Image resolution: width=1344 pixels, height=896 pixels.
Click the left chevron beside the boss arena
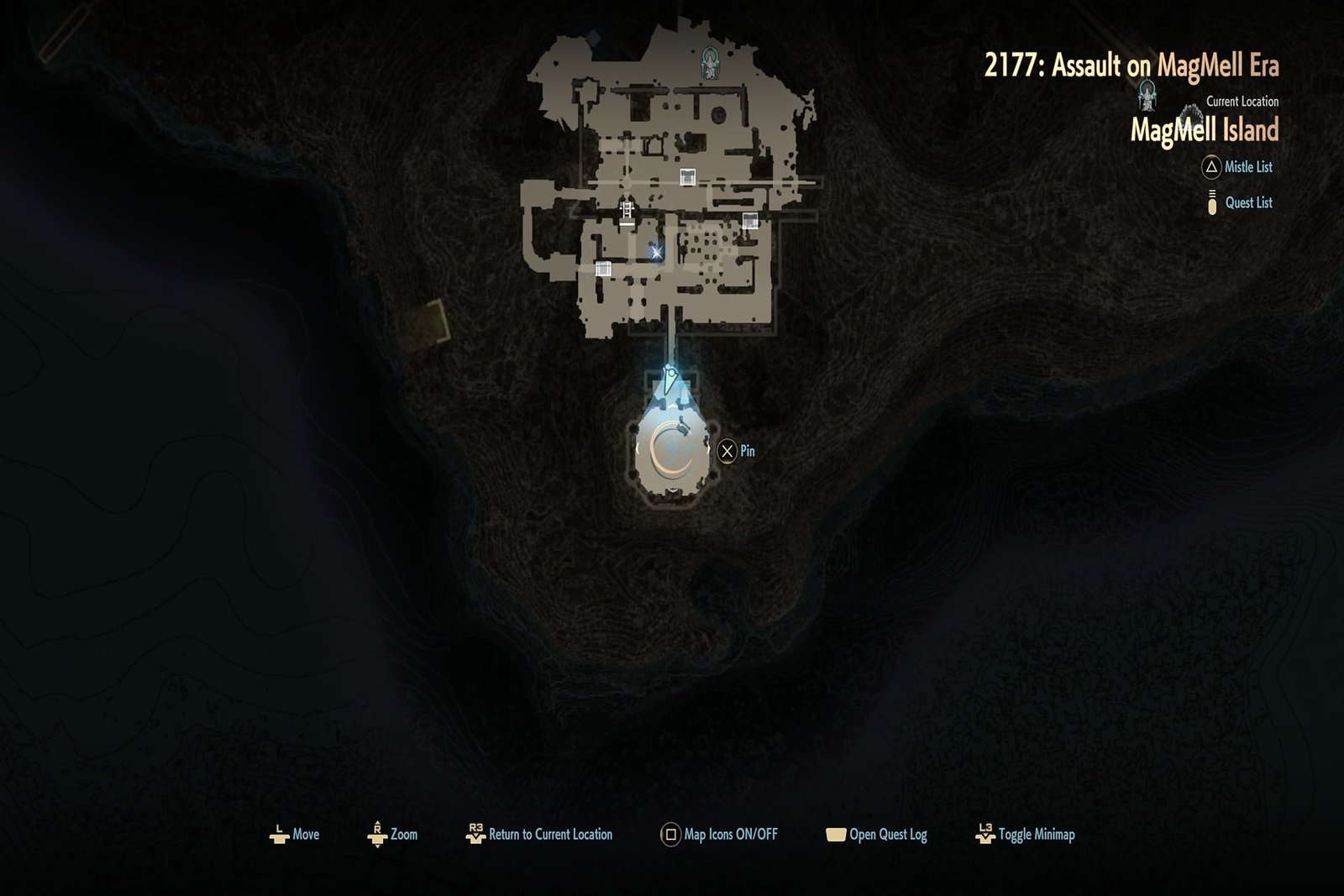pos(638,449)
